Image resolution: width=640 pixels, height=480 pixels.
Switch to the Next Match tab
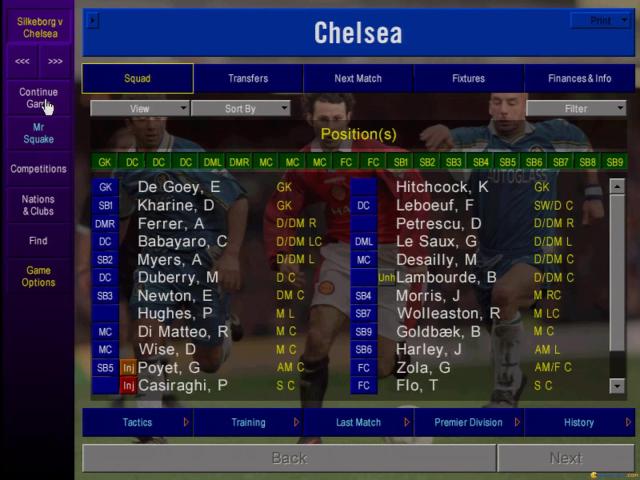(x=358, y=78)
